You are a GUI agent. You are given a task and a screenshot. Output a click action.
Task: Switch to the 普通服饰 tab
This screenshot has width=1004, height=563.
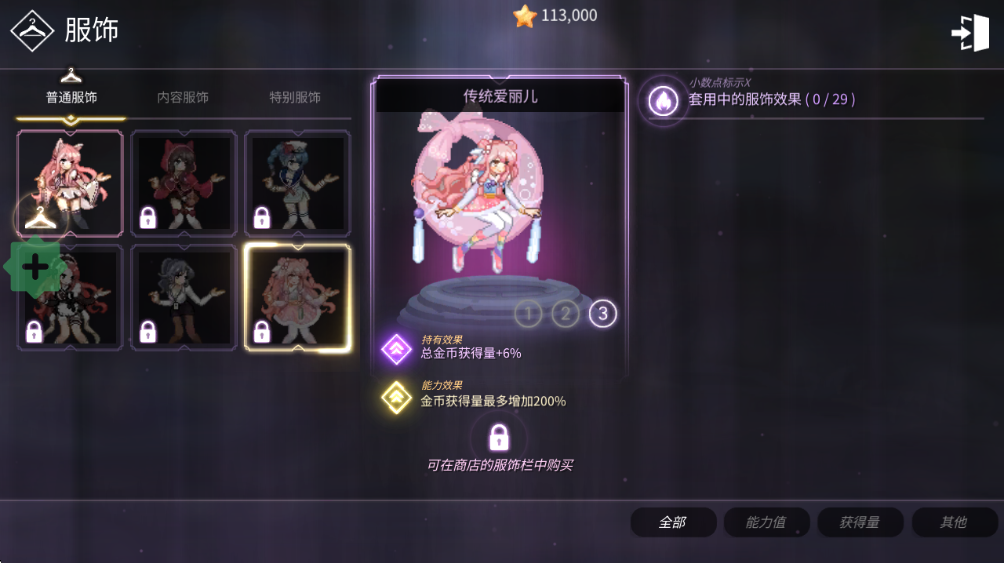tap(71, 98)
